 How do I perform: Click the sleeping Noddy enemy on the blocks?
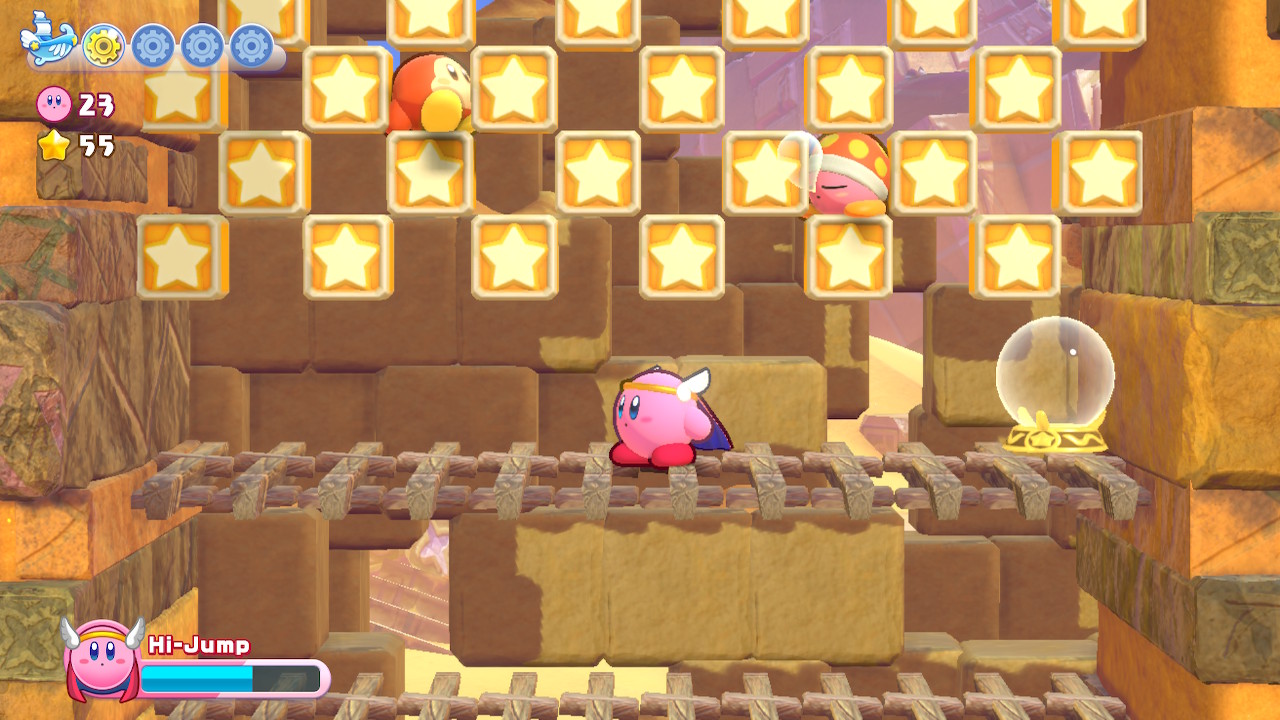[845, 180]
